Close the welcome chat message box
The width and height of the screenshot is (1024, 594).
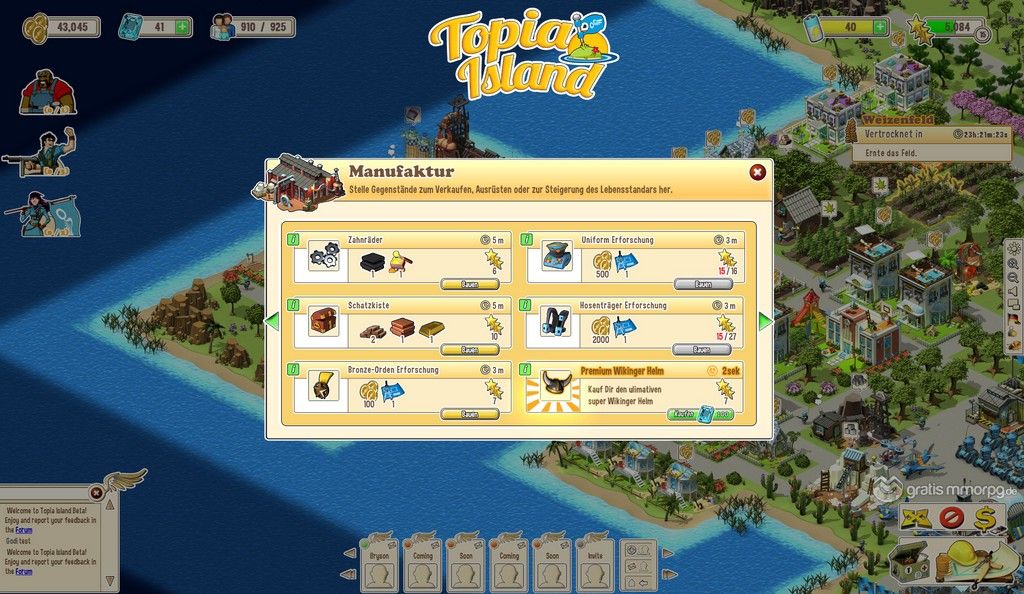tap(96, 492)
